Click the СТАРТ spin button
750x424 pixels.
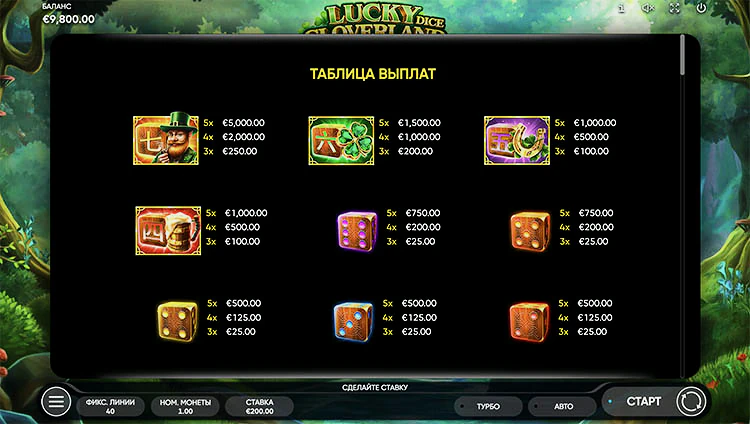pyautogui.click(x=643, y=402)
